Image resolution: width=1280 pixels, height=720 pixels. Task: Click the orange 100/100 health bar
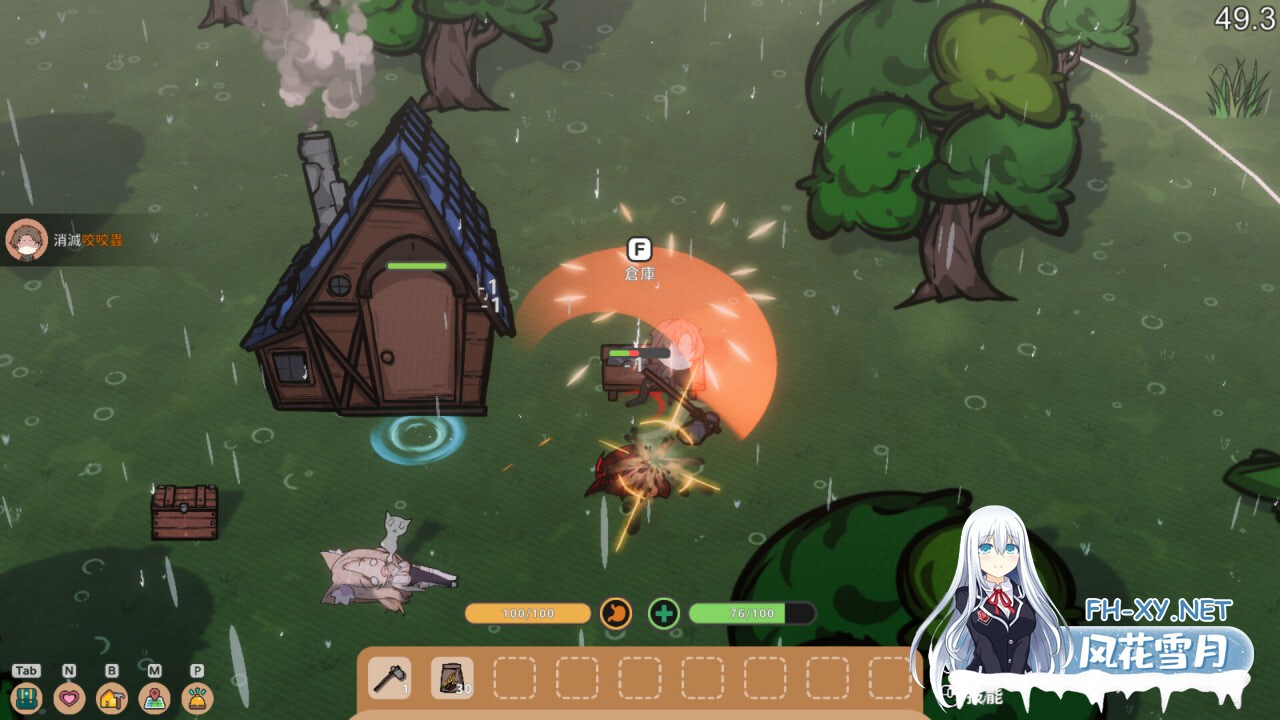pyautogui.click(x=527, y=613)
